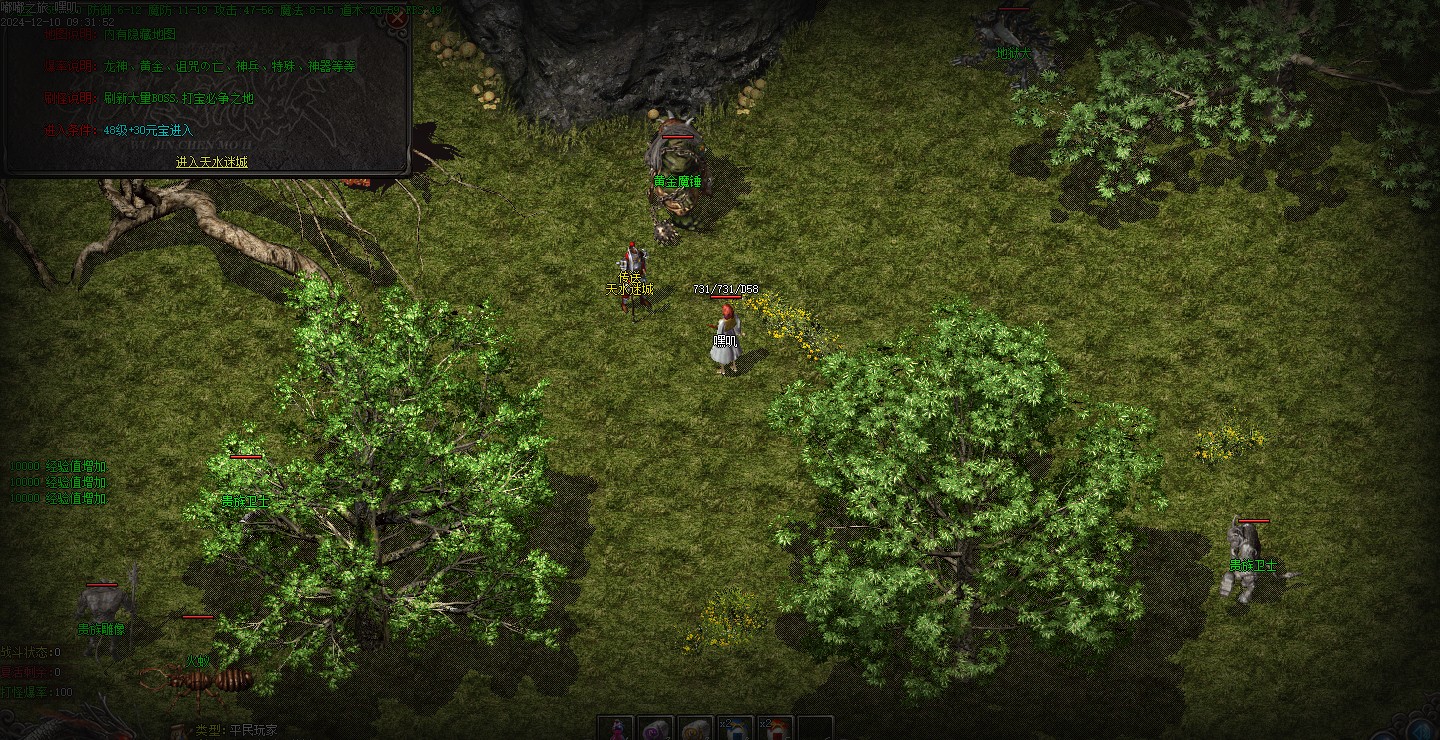Use the red x2 bundle hotbar item
1440x740 pixels.
point(775,729)
